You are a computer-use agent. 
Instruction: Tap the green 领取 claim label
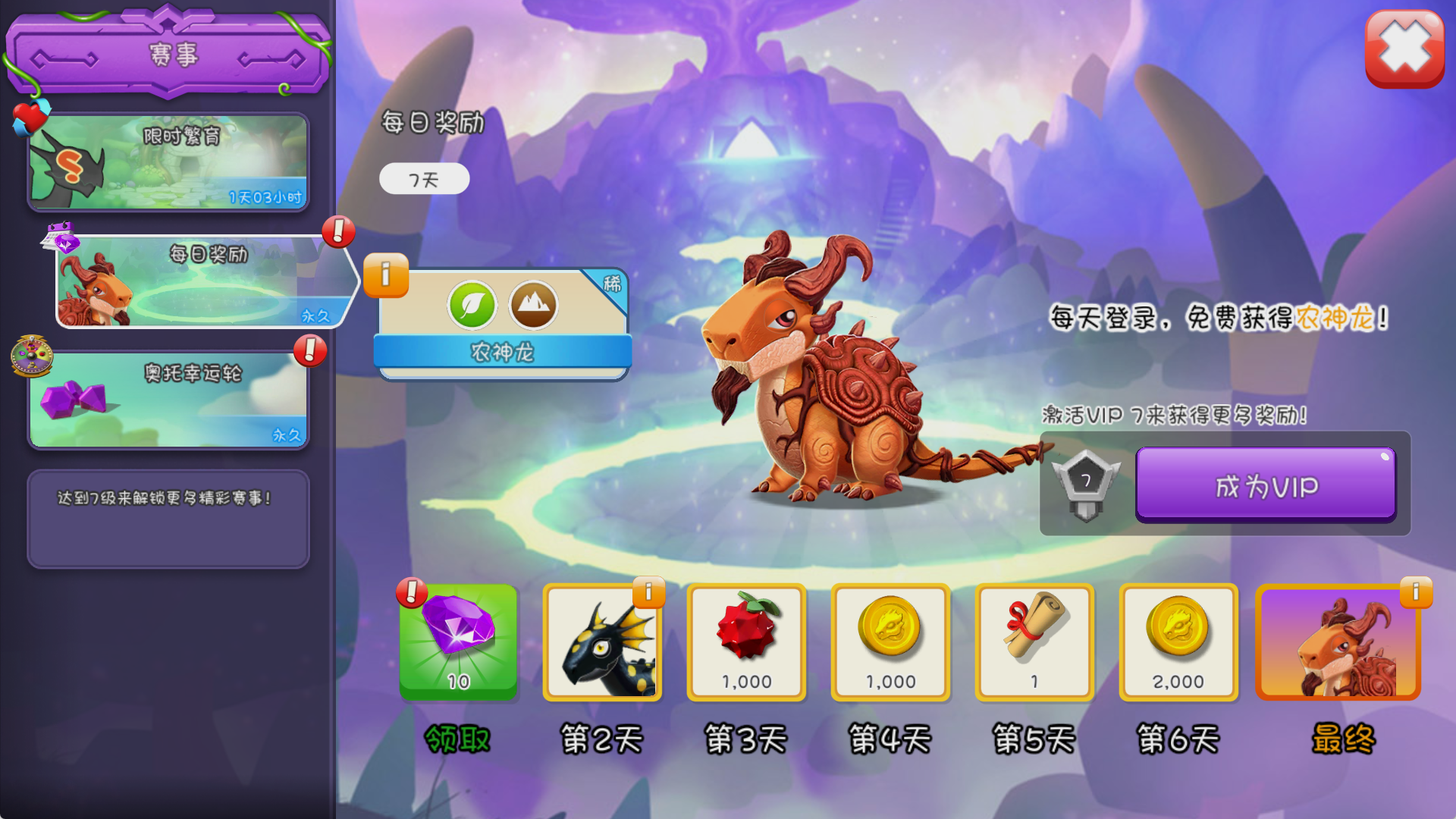coord(458,739)
